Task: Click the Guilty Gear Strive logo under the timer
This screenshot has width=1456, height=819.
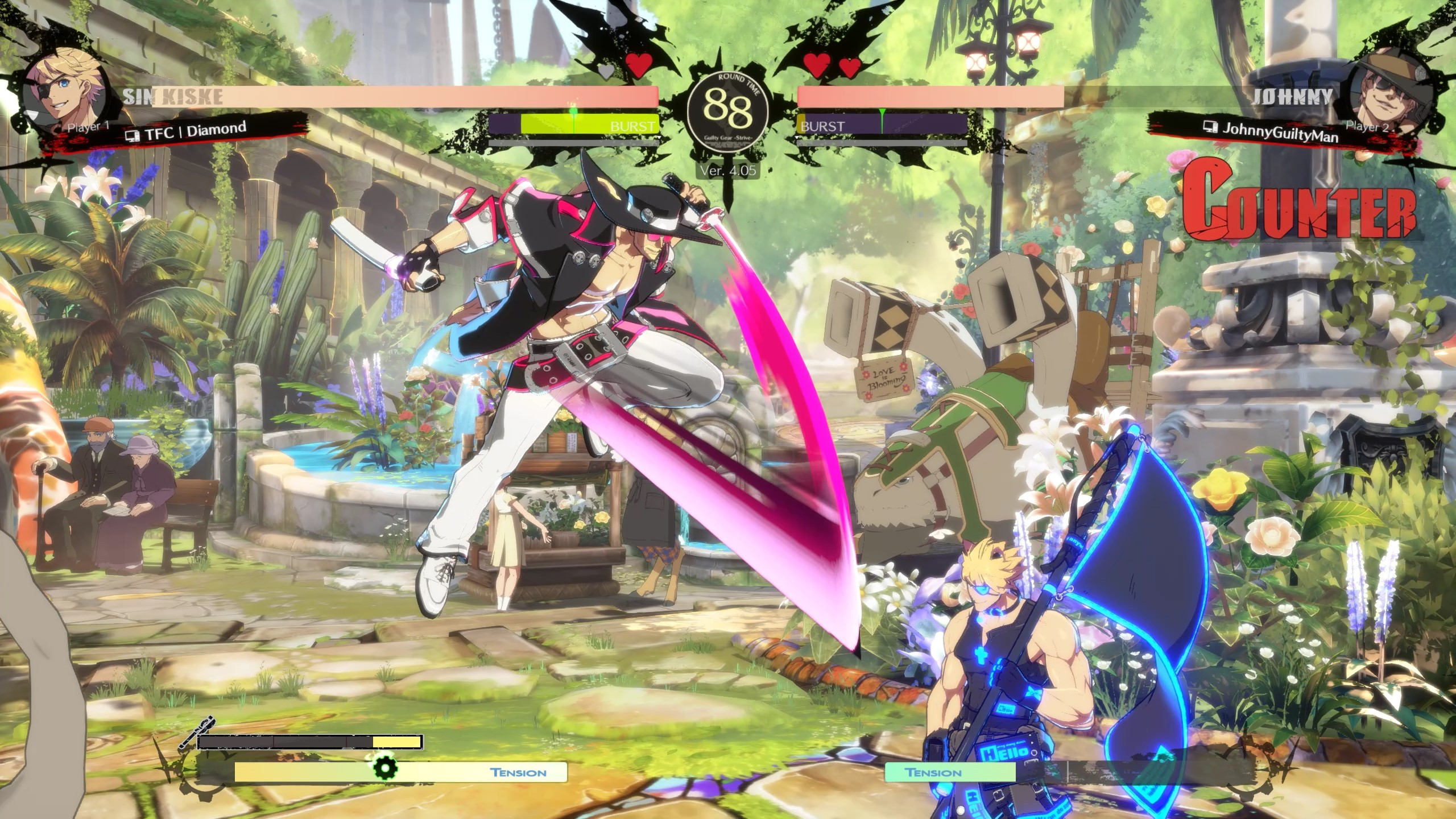Action: [x=727, y=139]
